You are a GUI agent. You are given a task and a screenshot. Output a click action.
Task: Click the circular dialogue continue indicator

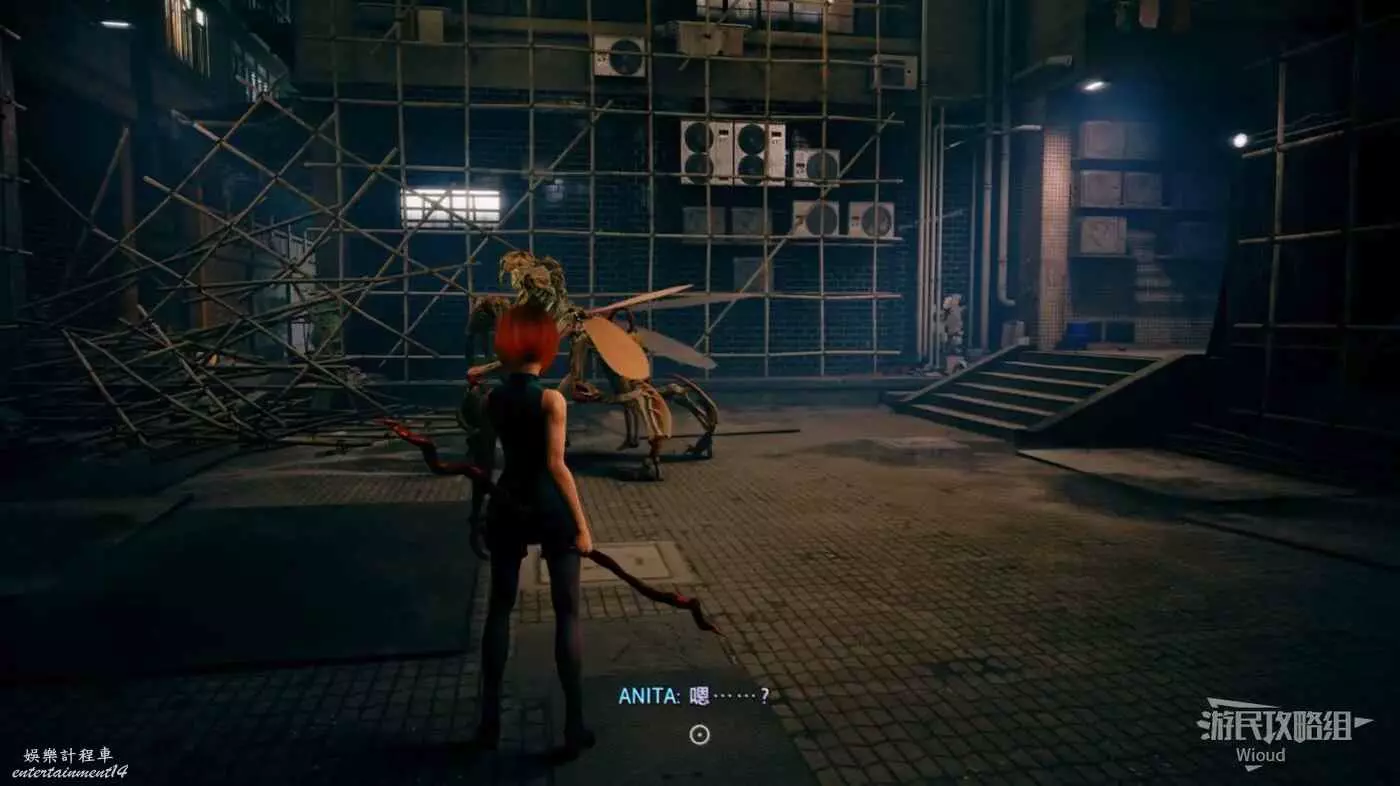[x=700, y=735]
